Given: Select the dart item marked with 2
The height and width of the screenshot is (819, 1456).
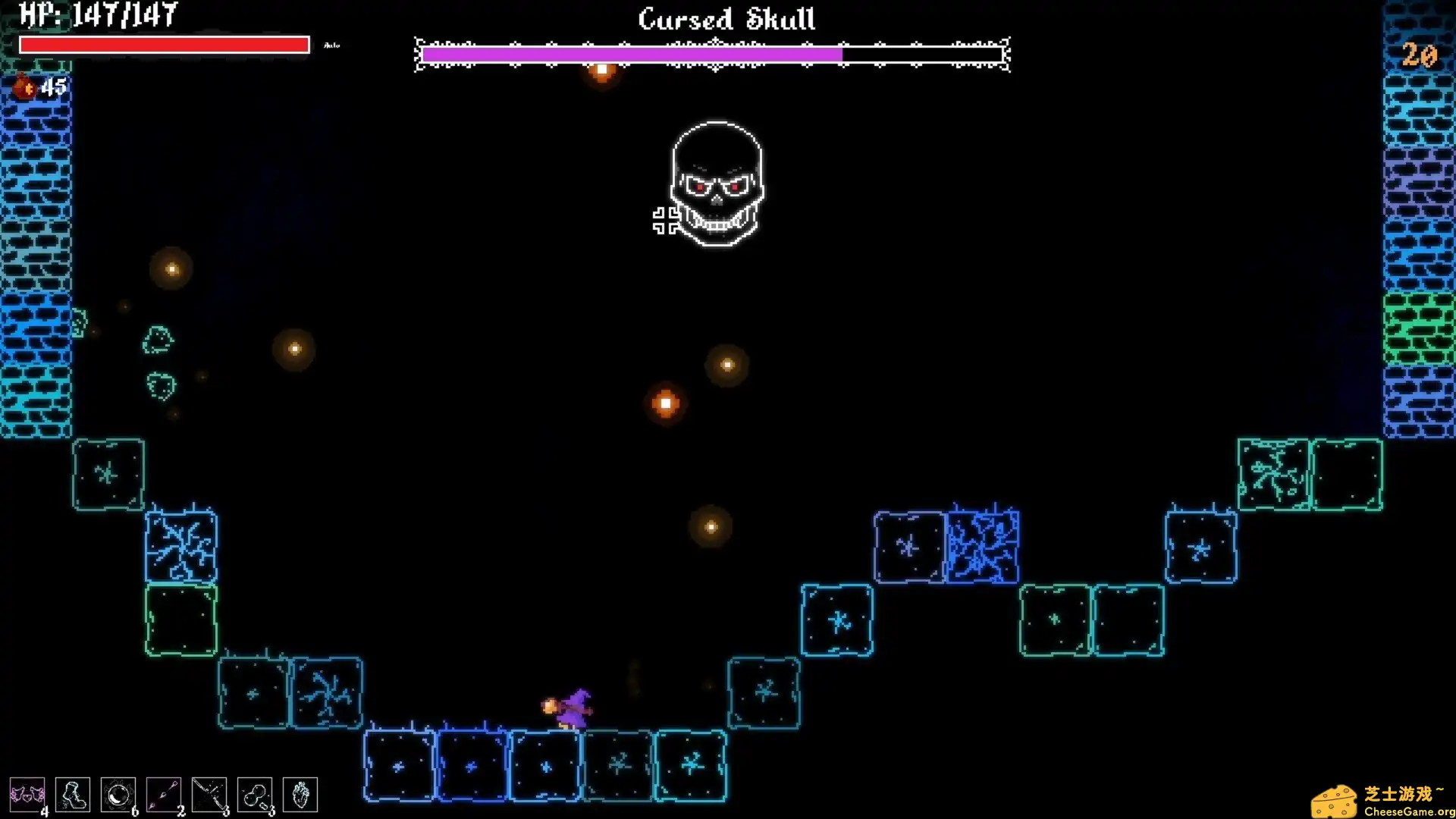Looking at the screenshot, I should point(165,794).
